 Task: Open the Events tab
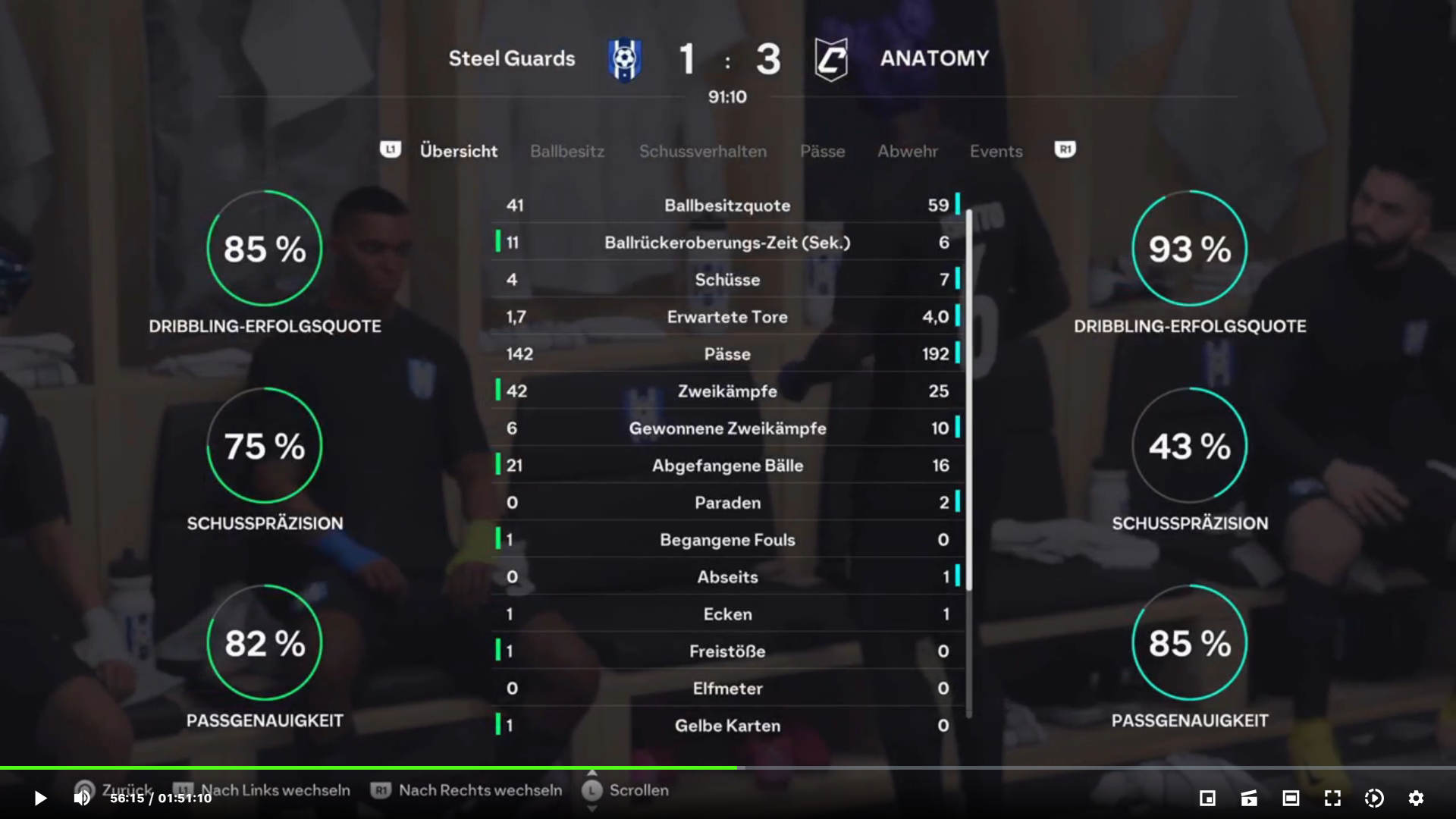pyautogui.click(x=996, y=151)
